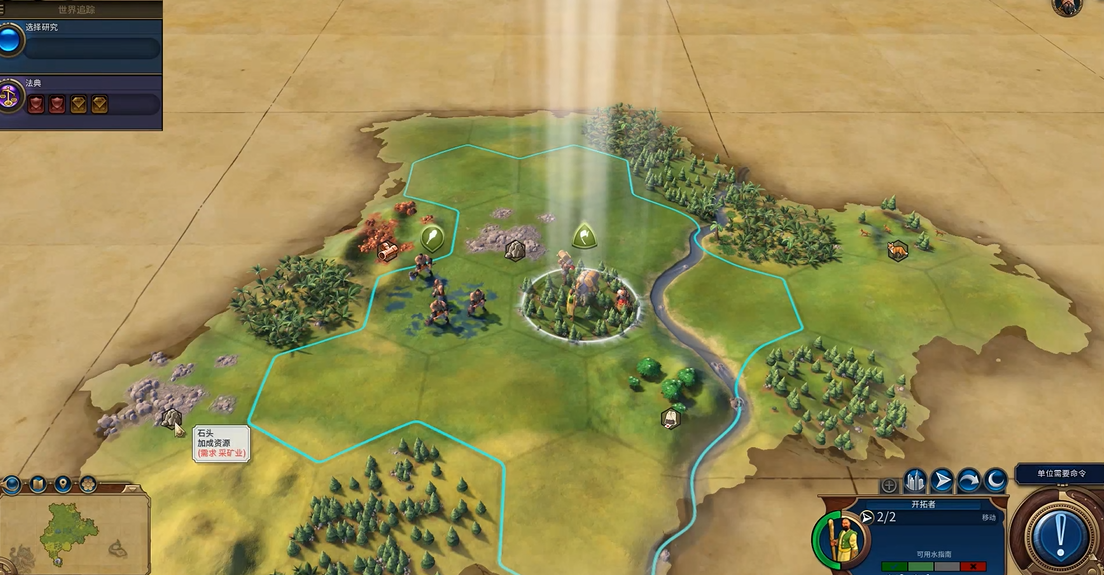Click the minimap
The image size is (1104, 575).
point(70,531)
